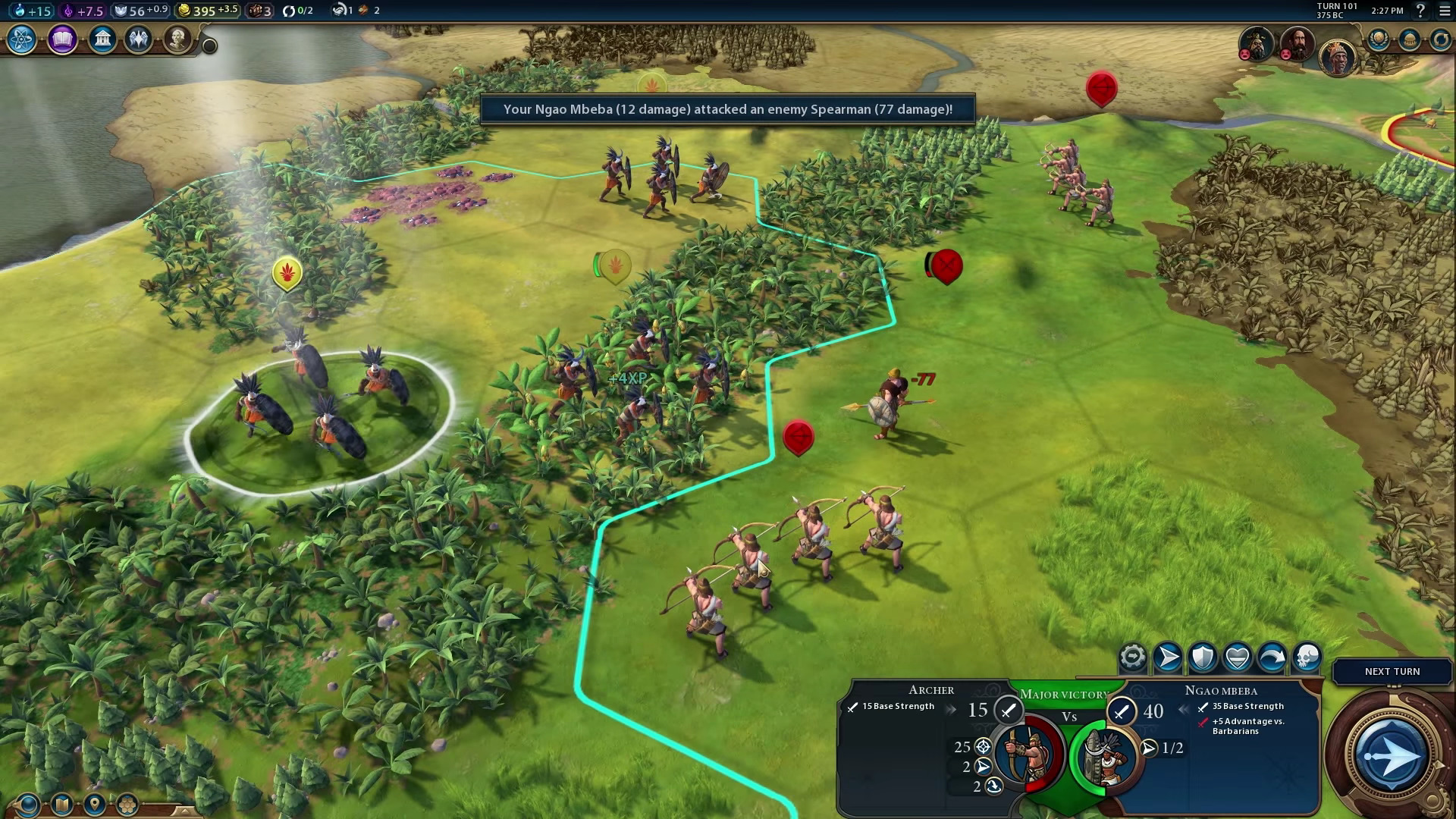This screenshot has height=819, width=1456.
Task: Heal the unit with heart icon
Action: coord(1238,657)
